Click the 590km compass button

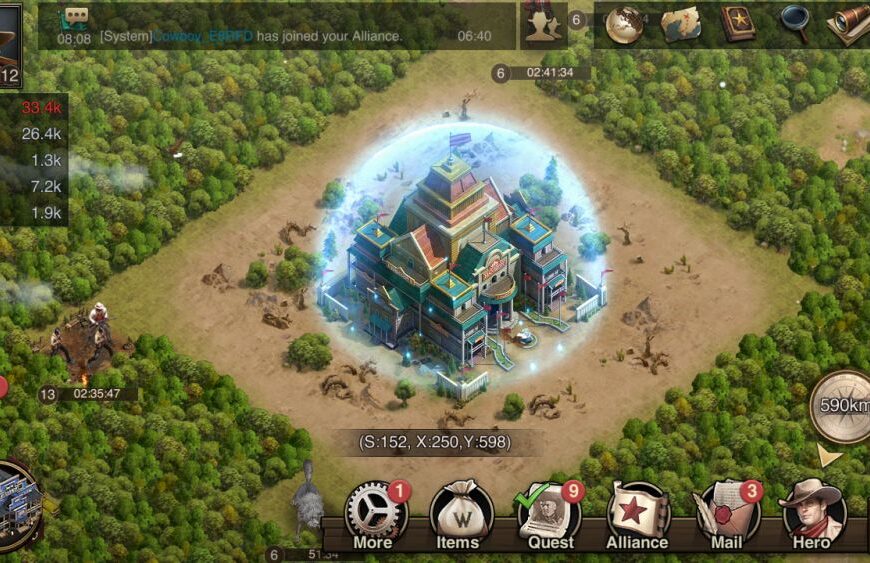(x=842, y=405)
